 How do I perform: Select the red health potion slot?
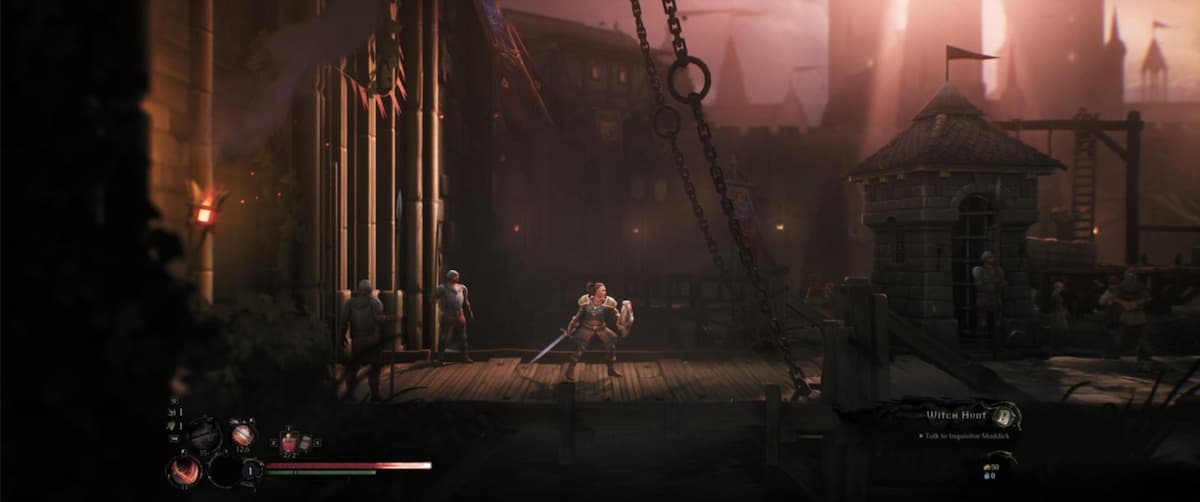click(x=290, y=442)
